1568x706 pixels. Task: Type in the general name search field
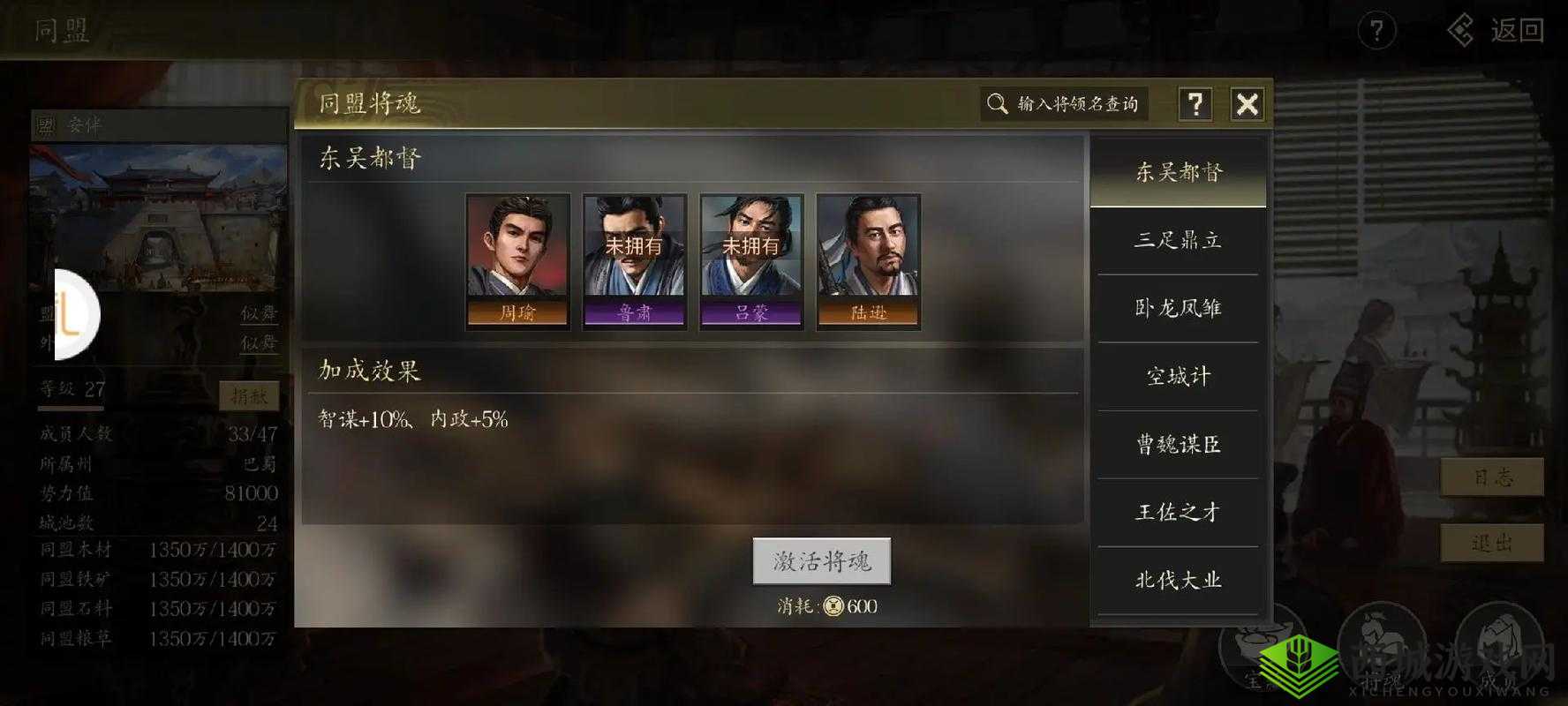pyautogui.click(x=1077, y=103)
